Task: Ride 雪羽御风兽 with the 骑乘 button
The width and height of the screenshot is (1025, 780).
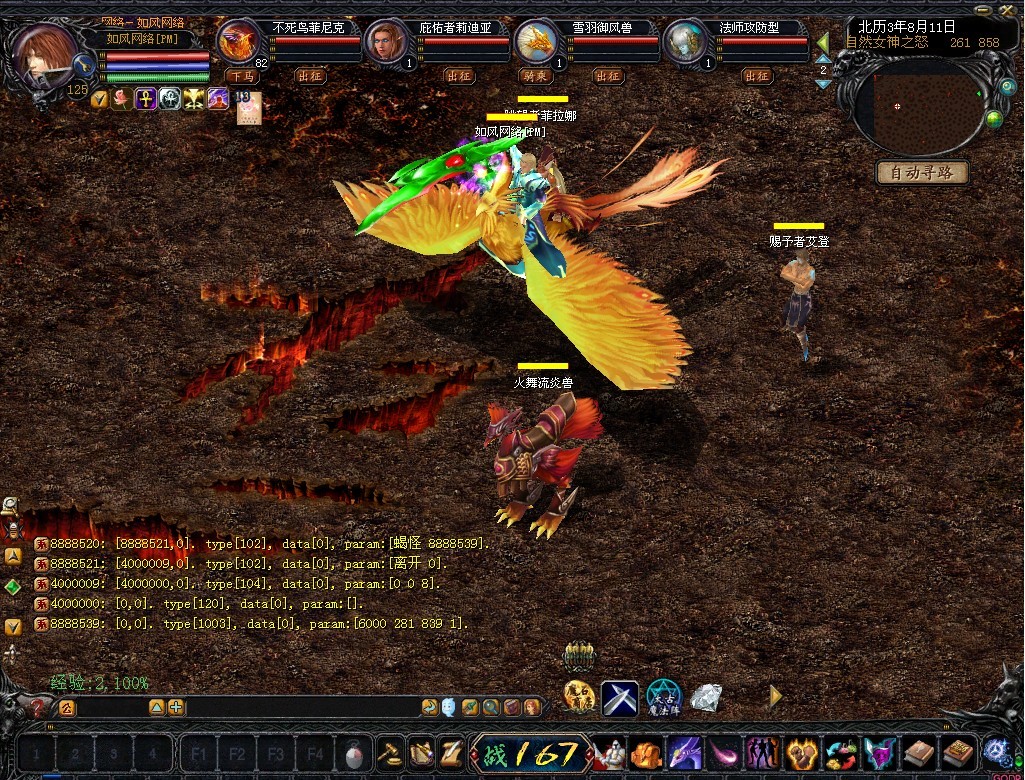Action: (x=535, y=76)
